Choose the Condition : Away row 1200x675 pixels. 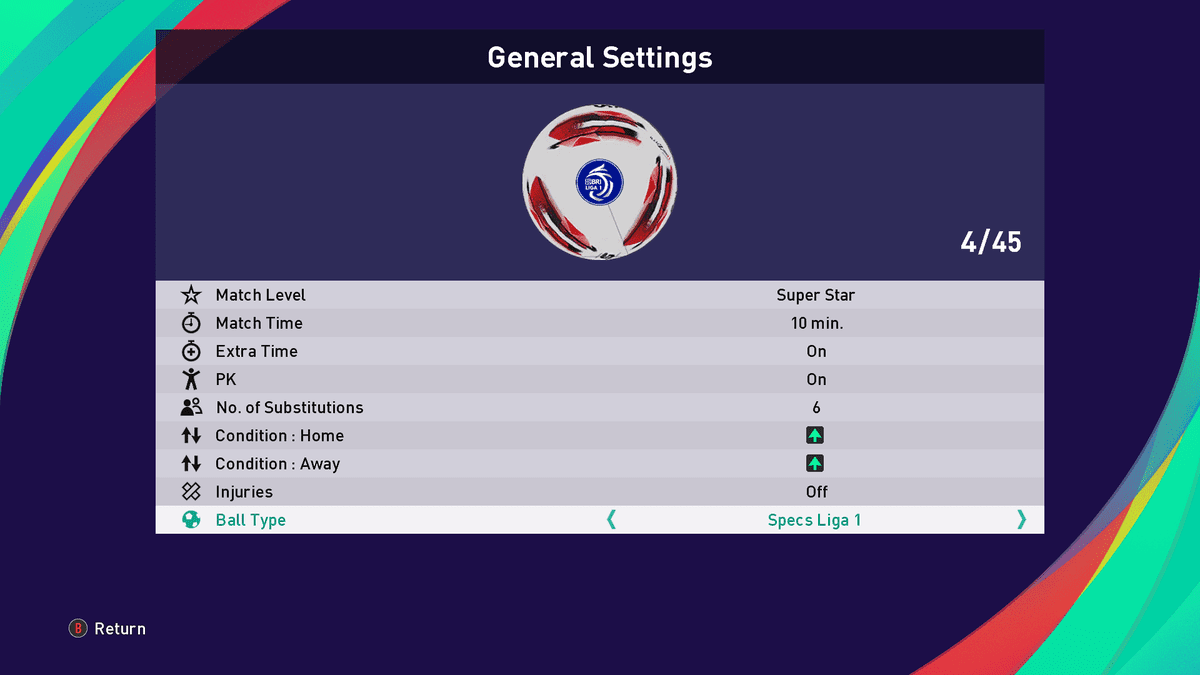[600, 463]
